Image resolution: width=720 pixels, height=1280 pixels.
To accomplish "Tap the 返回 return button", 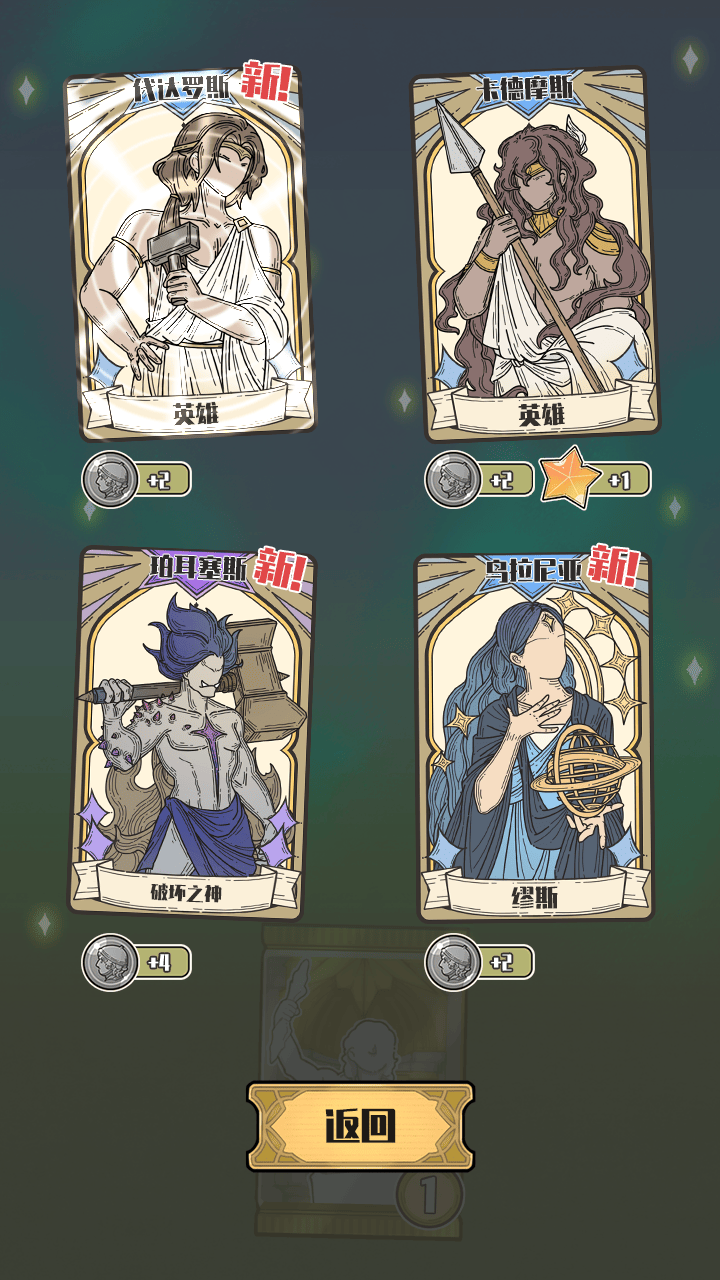I will point(360,1126).
